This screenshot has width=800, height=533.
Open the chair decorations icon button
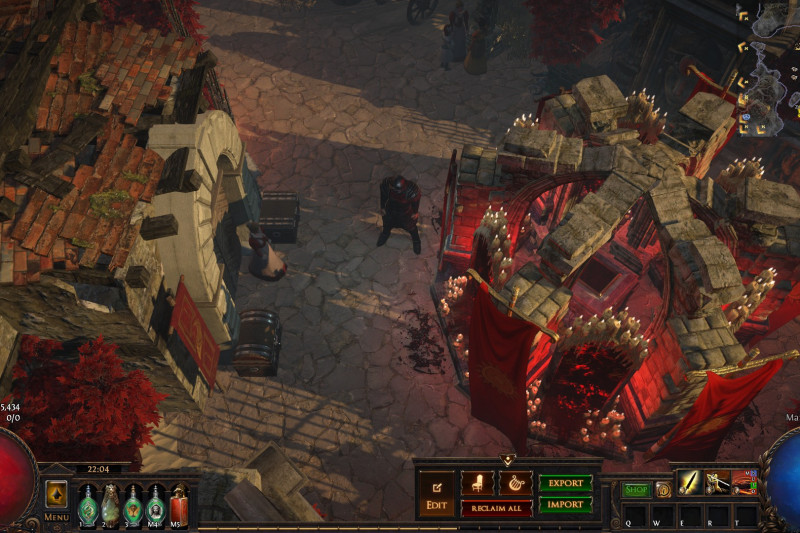pyautogui.click(x=477, y=483)
